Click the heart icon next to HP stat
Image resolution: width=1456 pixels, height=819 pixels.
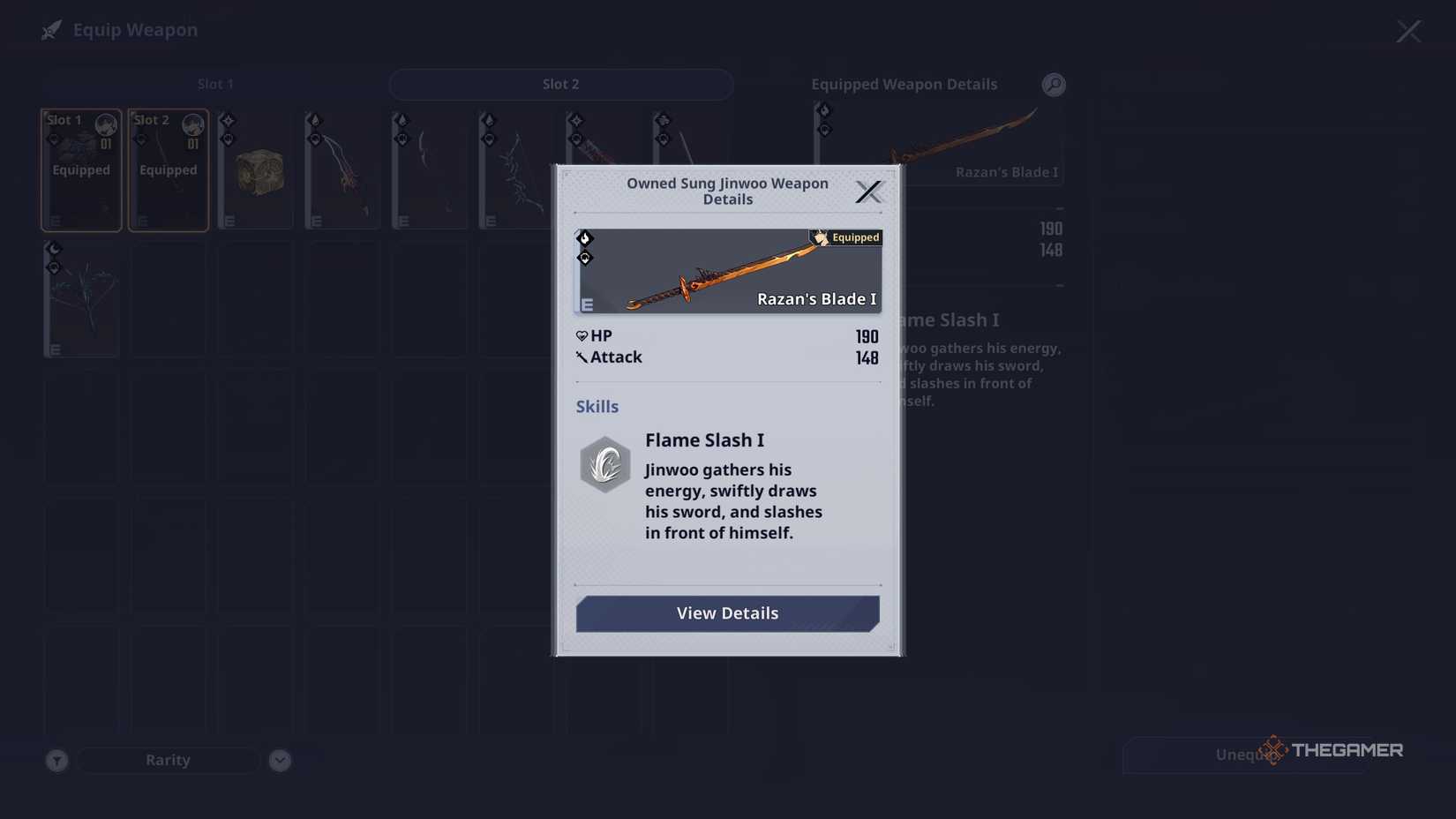click(583, 335)
